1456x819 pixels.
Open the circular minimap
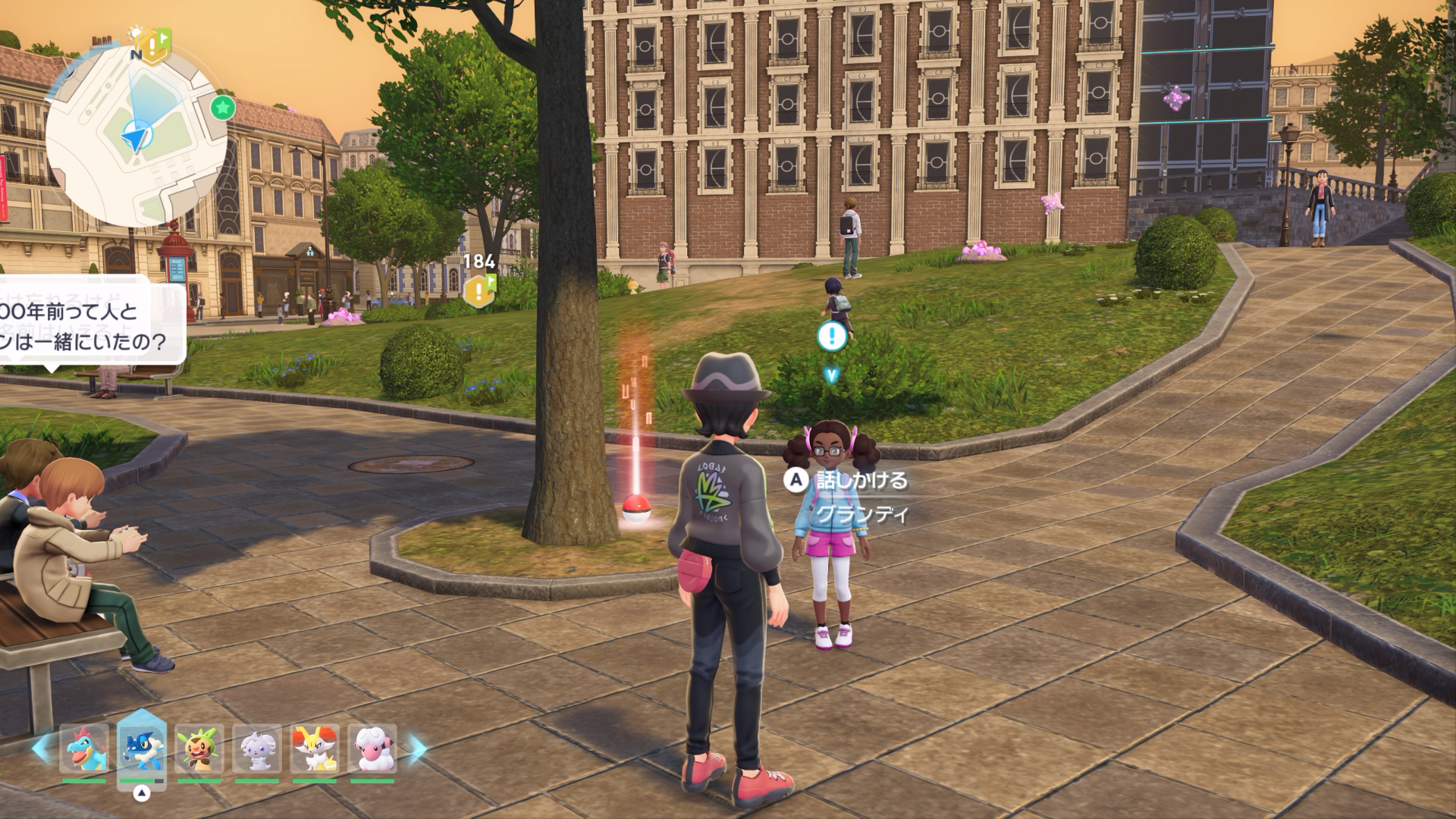click(x=136, y=136)
